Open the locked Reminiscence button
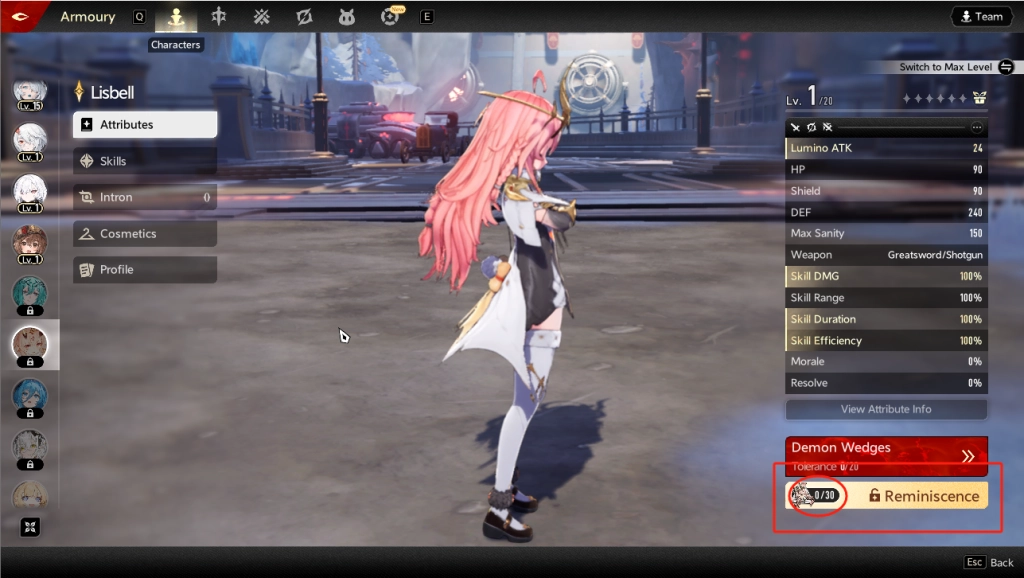The height and width of the screenshot is (578, 1024). pyautogui.click(x=922, y=496)
